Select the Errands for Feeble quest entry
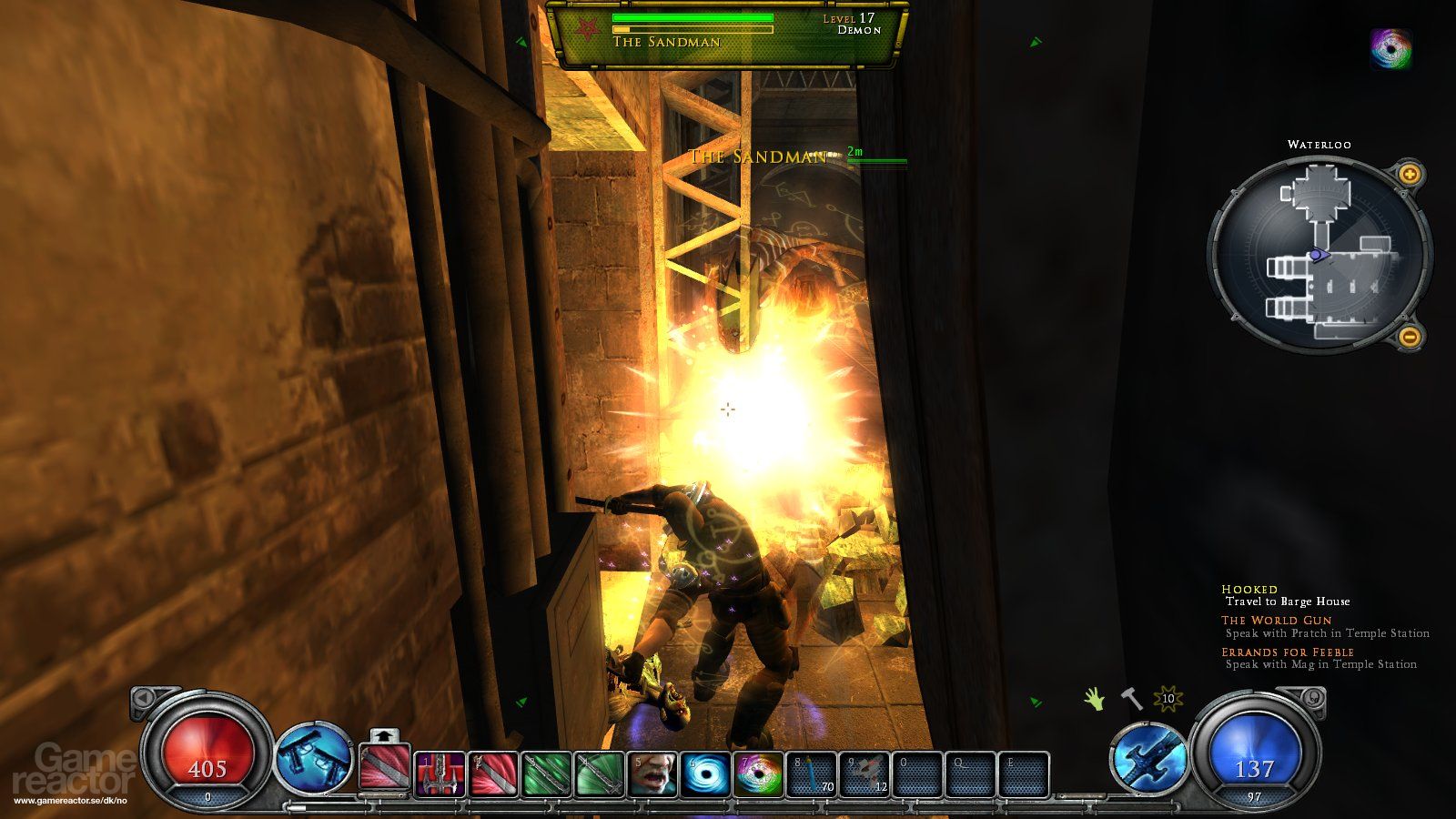 1289,652
